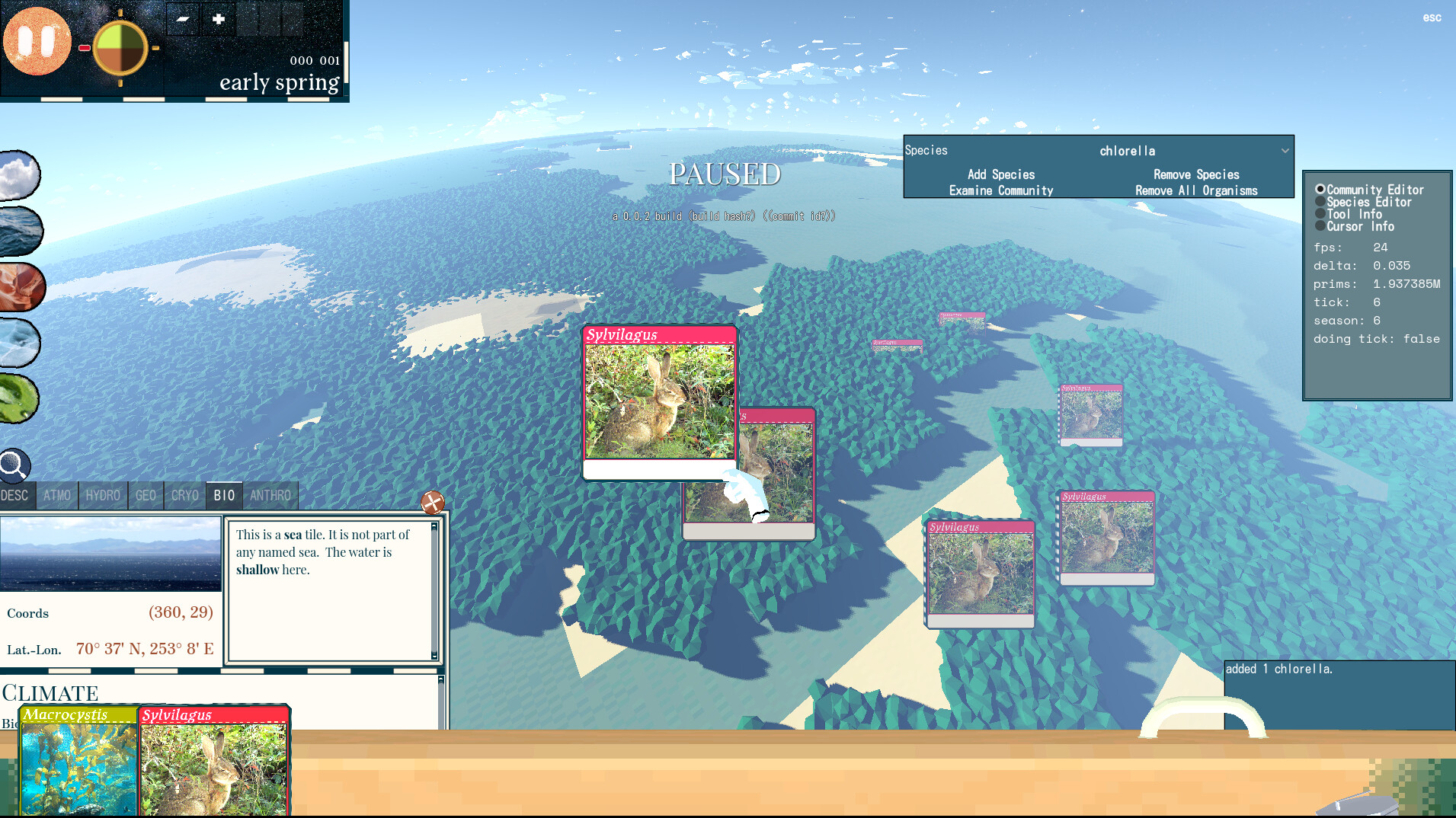This screenshot has width=1456, height=818.
Task: Click the Examine Community button
Action: 1000,190
